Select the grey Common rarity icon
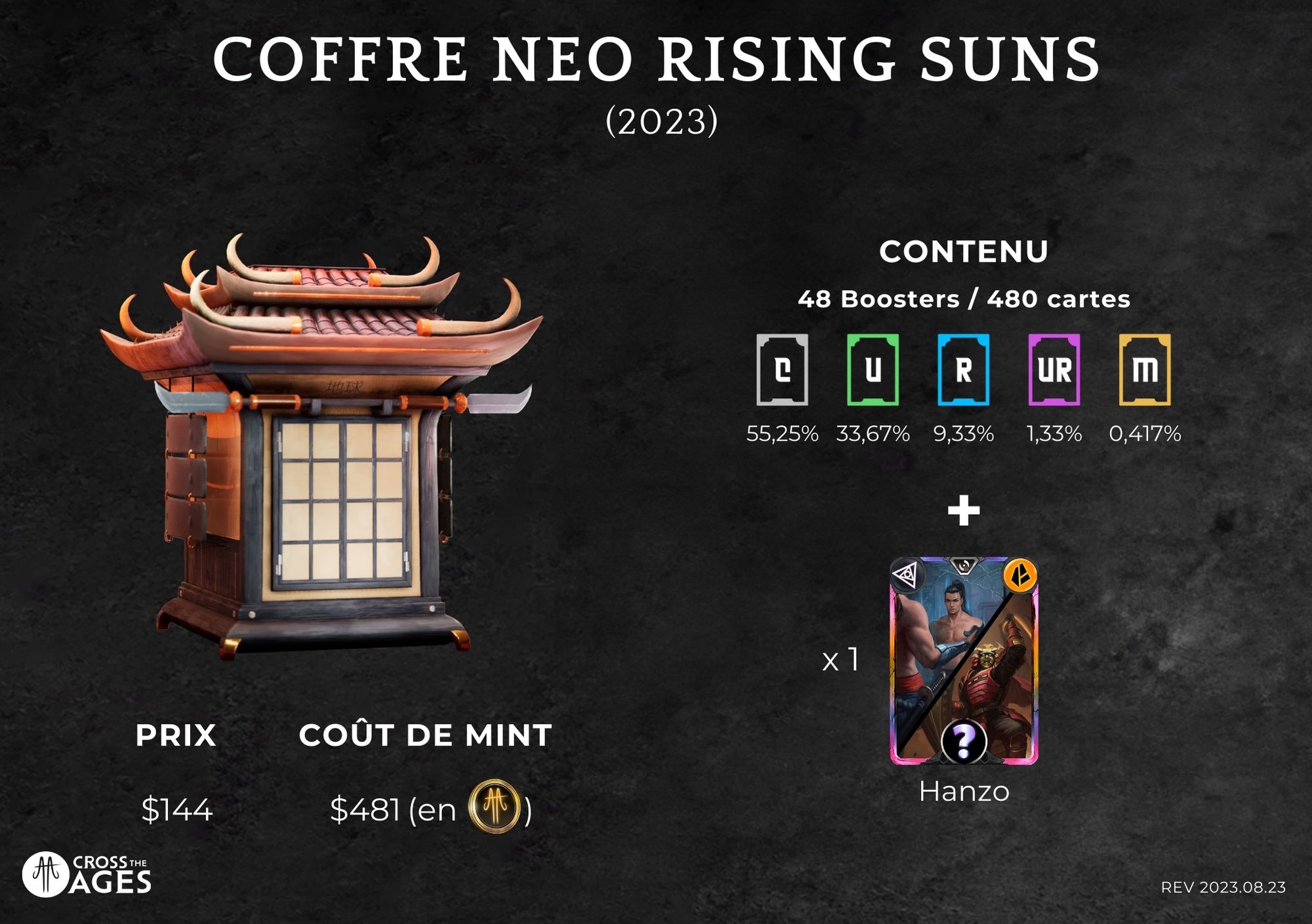The height and width of the screenshot is (924, 1312). 782,370
